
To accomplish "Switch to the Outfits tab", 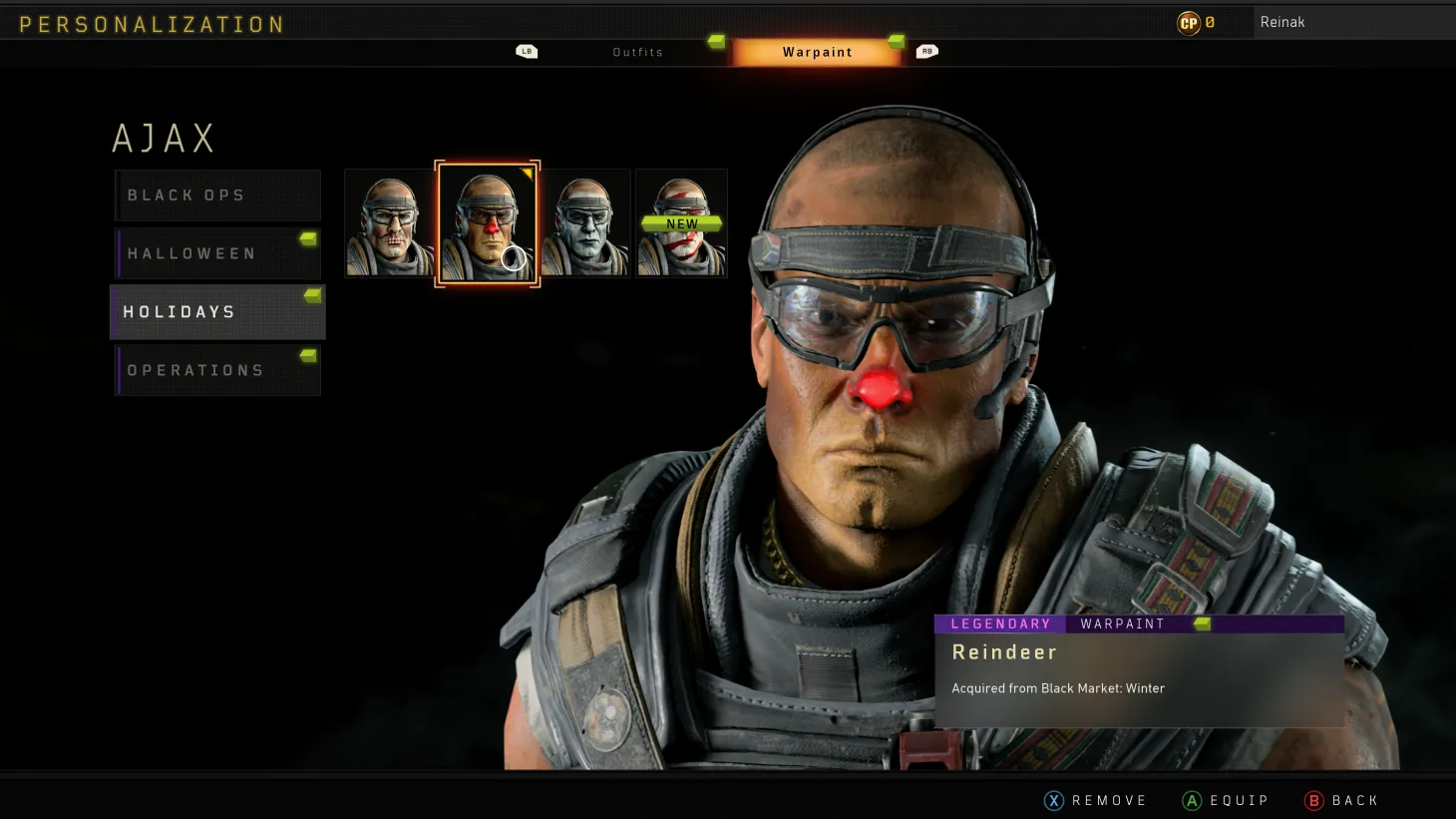I will (638, 51).
